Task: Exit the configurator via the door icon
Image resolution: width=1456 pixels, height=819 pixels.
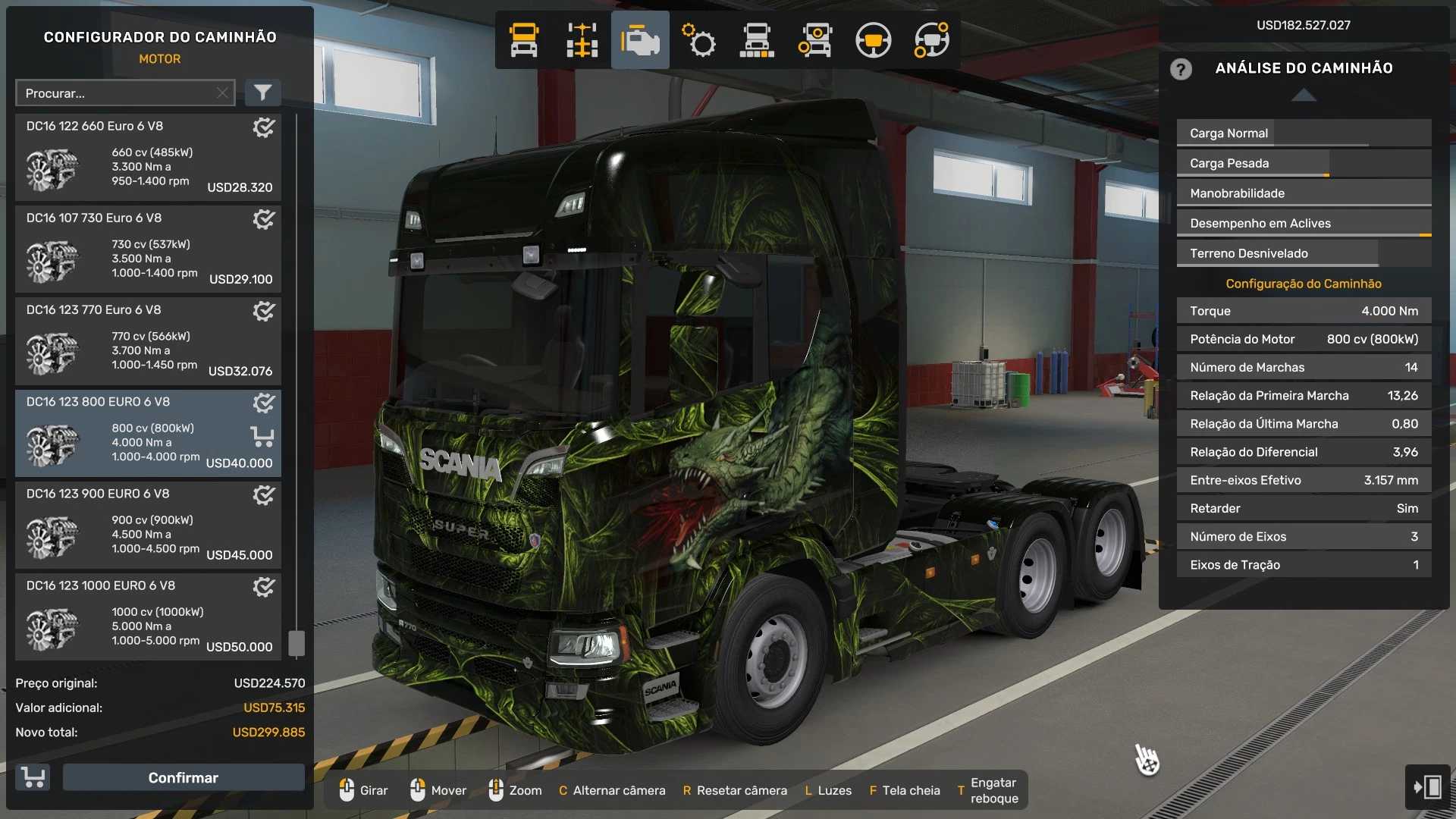Action: click(1427, 786)
